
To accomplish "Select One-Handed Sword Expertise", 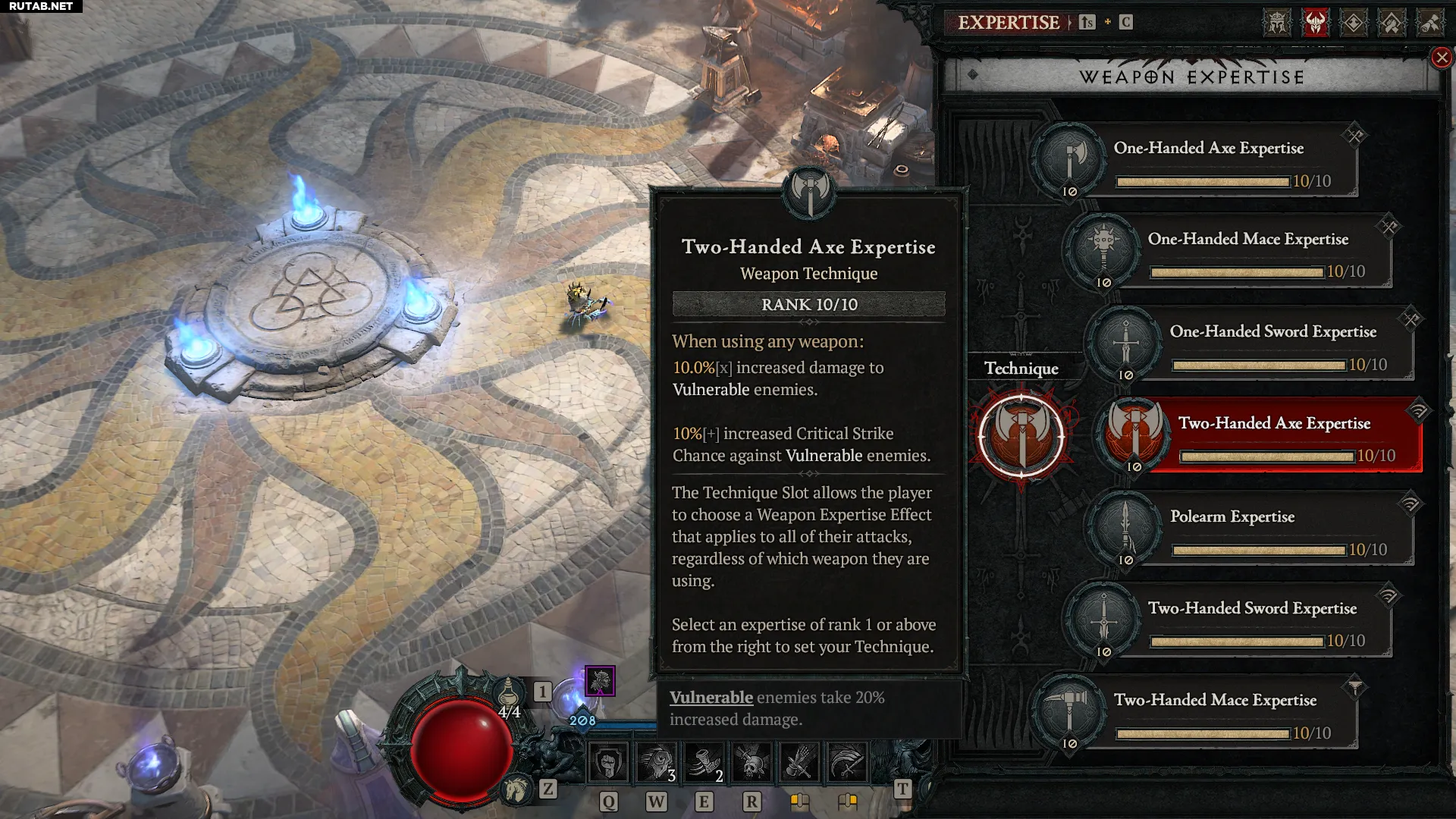I will (x=1272, y=344).
